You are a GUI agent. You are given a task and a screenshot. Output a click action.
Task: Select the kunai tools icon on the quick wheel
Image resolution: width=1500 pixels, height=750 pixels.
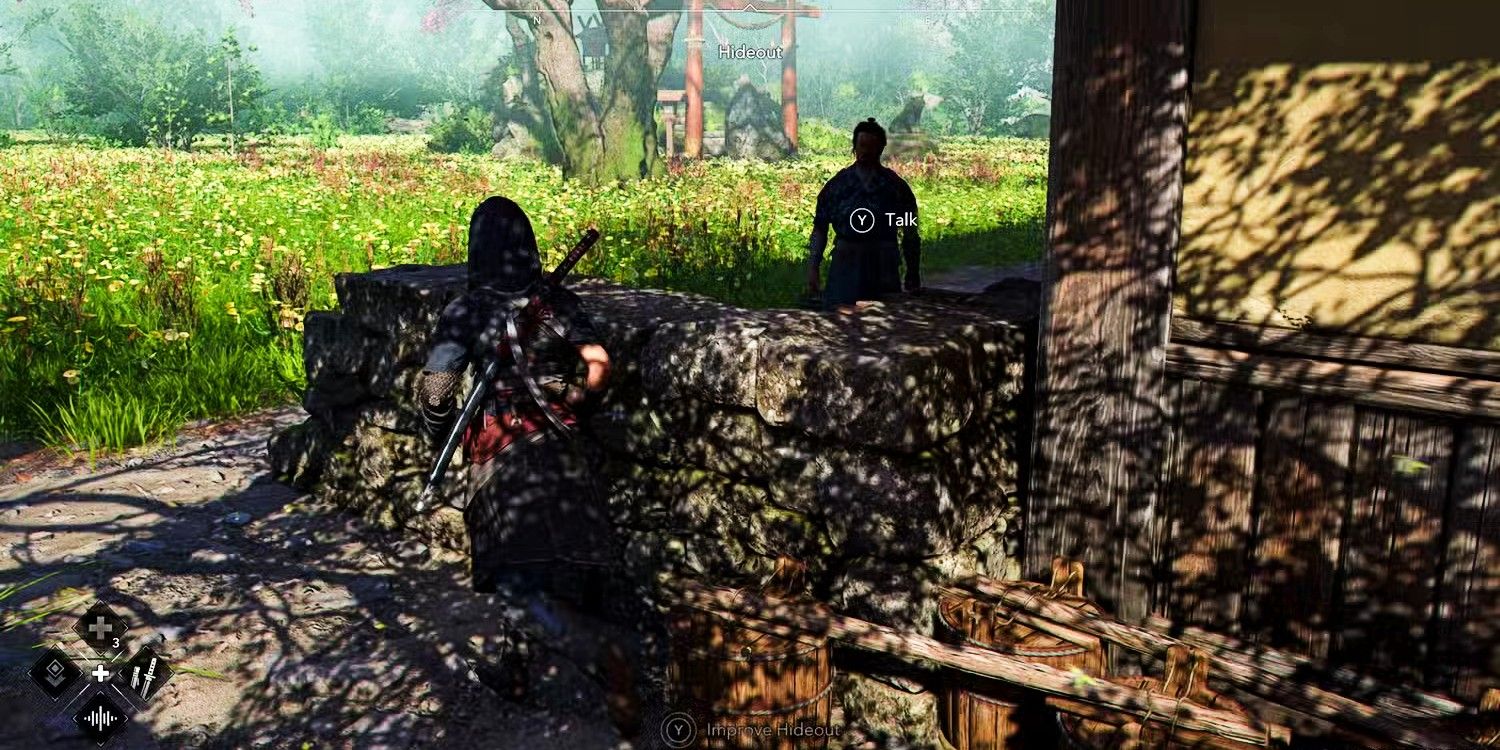tap(144, 675)
